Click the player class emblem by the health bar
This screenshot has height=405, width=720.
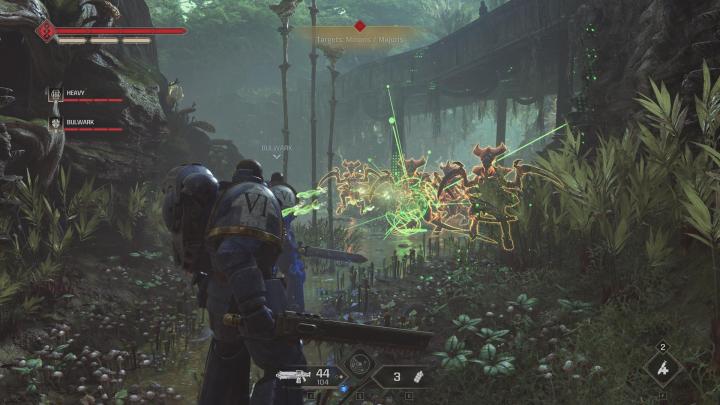coord(46,31)
